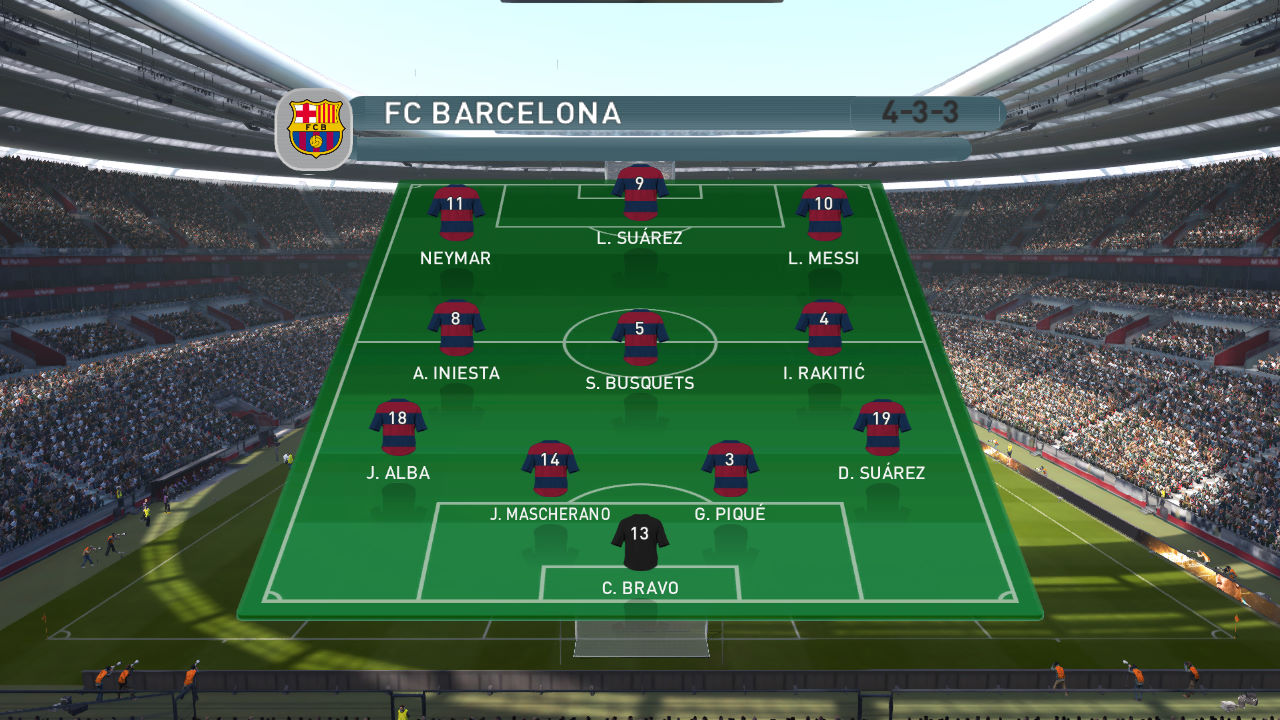
Task: Select J. Mascherano's number 14 jersey
Action: (x=549, y=468)
